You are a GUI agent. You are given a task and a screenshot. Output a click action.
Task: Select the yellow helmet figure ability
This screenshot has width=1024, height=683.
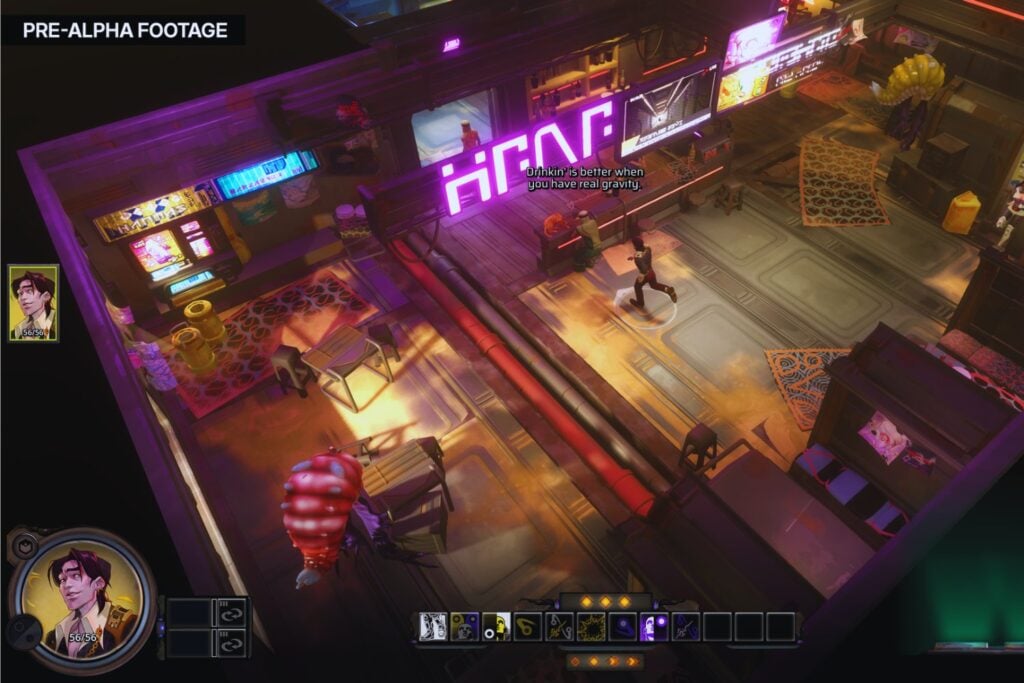(496, 626)
